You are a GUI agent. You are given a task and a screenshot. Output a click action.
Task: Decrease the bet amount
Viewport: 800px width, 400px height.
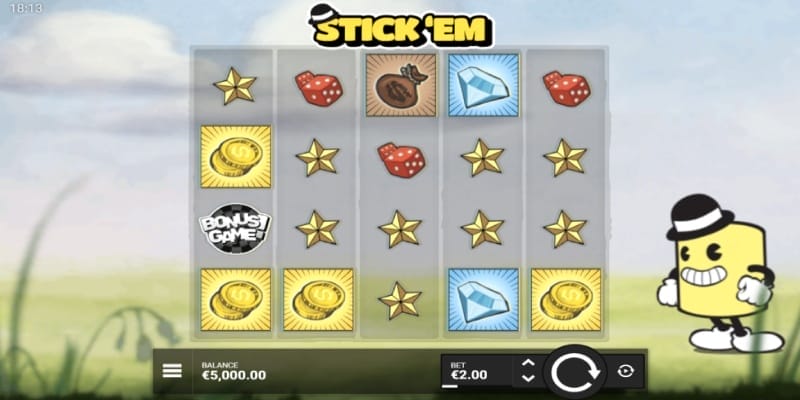[x=529, y=380]
